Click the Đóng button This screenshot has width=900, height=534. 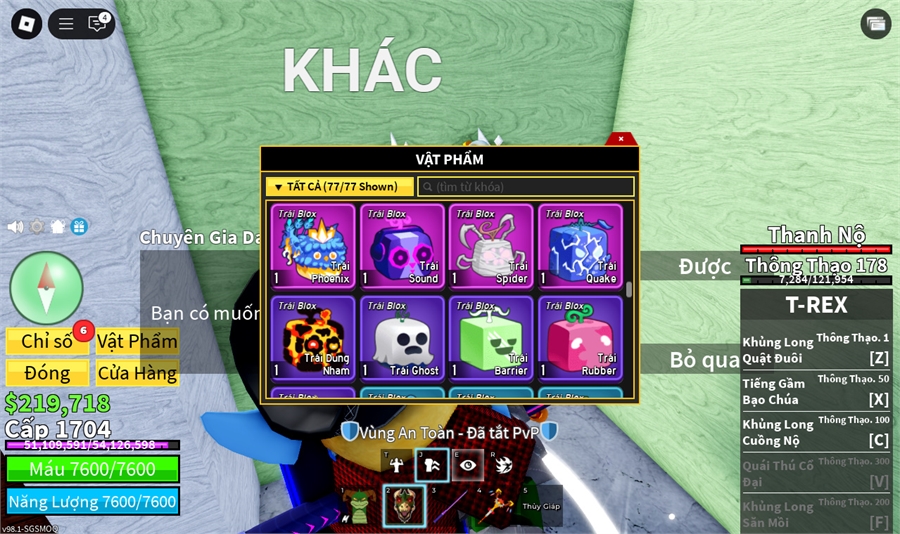[x=47, y=373]
